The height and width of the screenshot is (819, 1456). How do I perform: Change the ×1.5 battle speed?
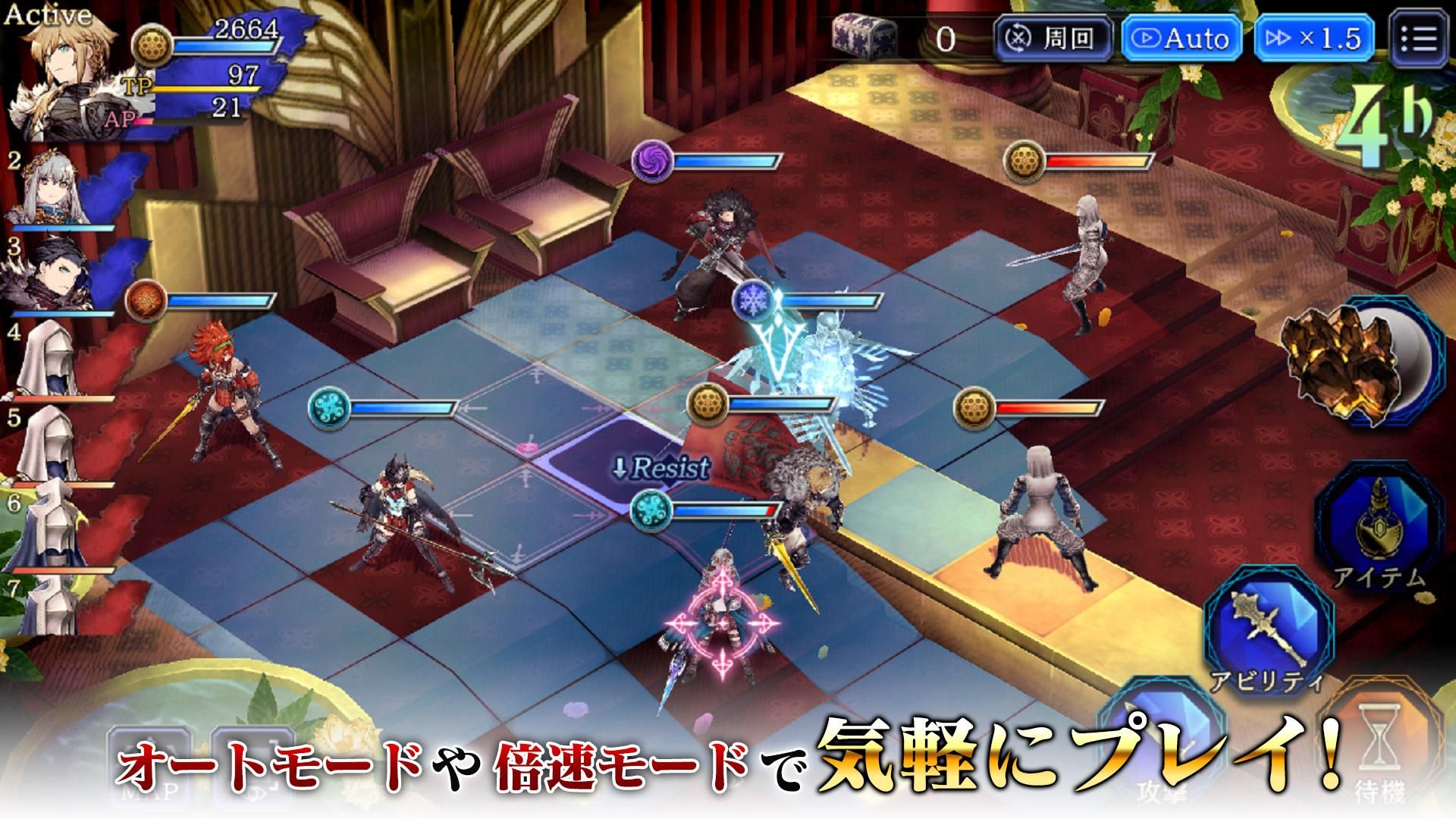(x=1314, y=38)
